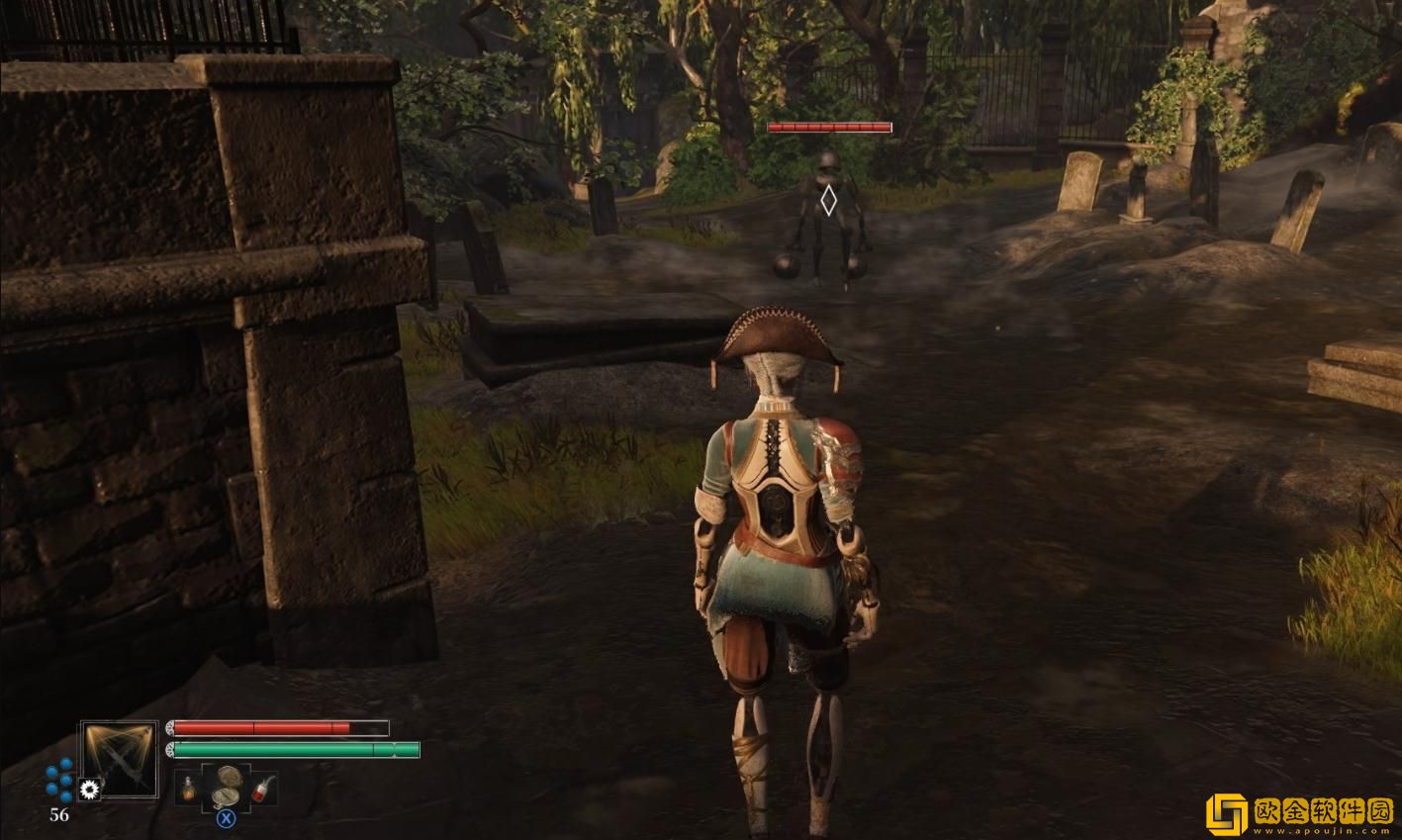
Task: Select the equipped fan weapon slot
Action: pos(120,758)
